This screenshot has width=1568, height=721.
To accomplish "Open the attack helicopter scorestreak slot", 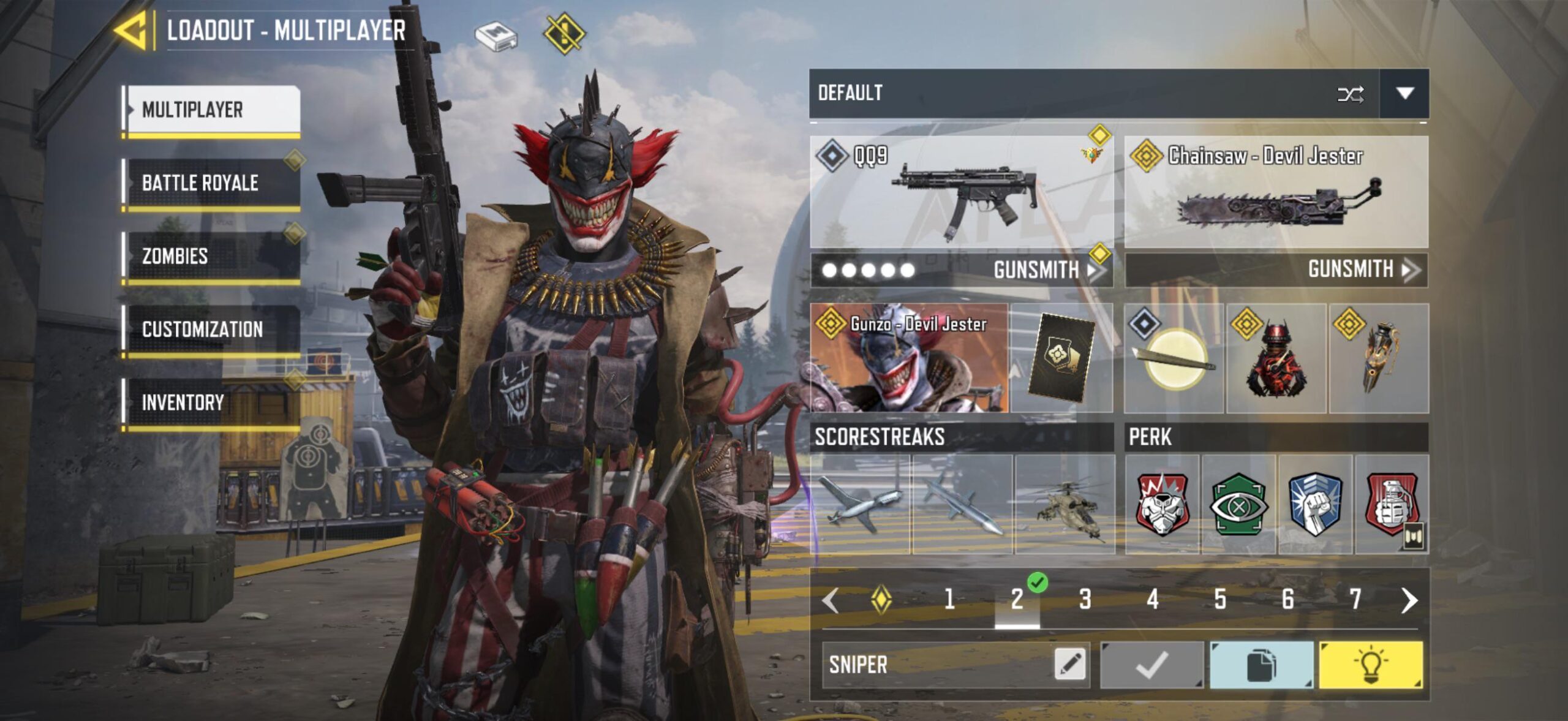I will tap(1065, 505).
